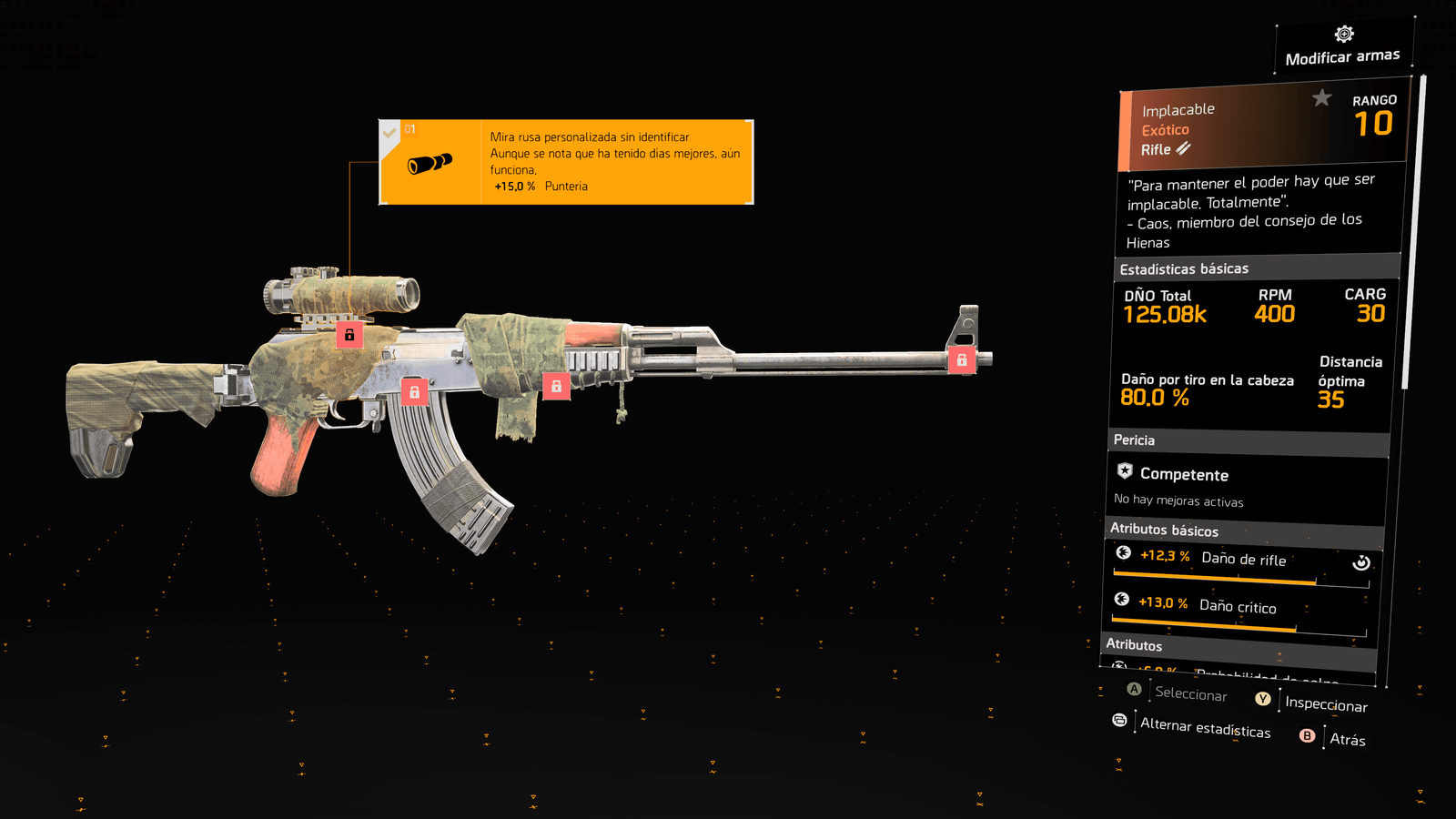This screenshot has width=1456, height=819.
Task: Select the locked underbarrel mod slot
Action: click(x=556, y=386)
